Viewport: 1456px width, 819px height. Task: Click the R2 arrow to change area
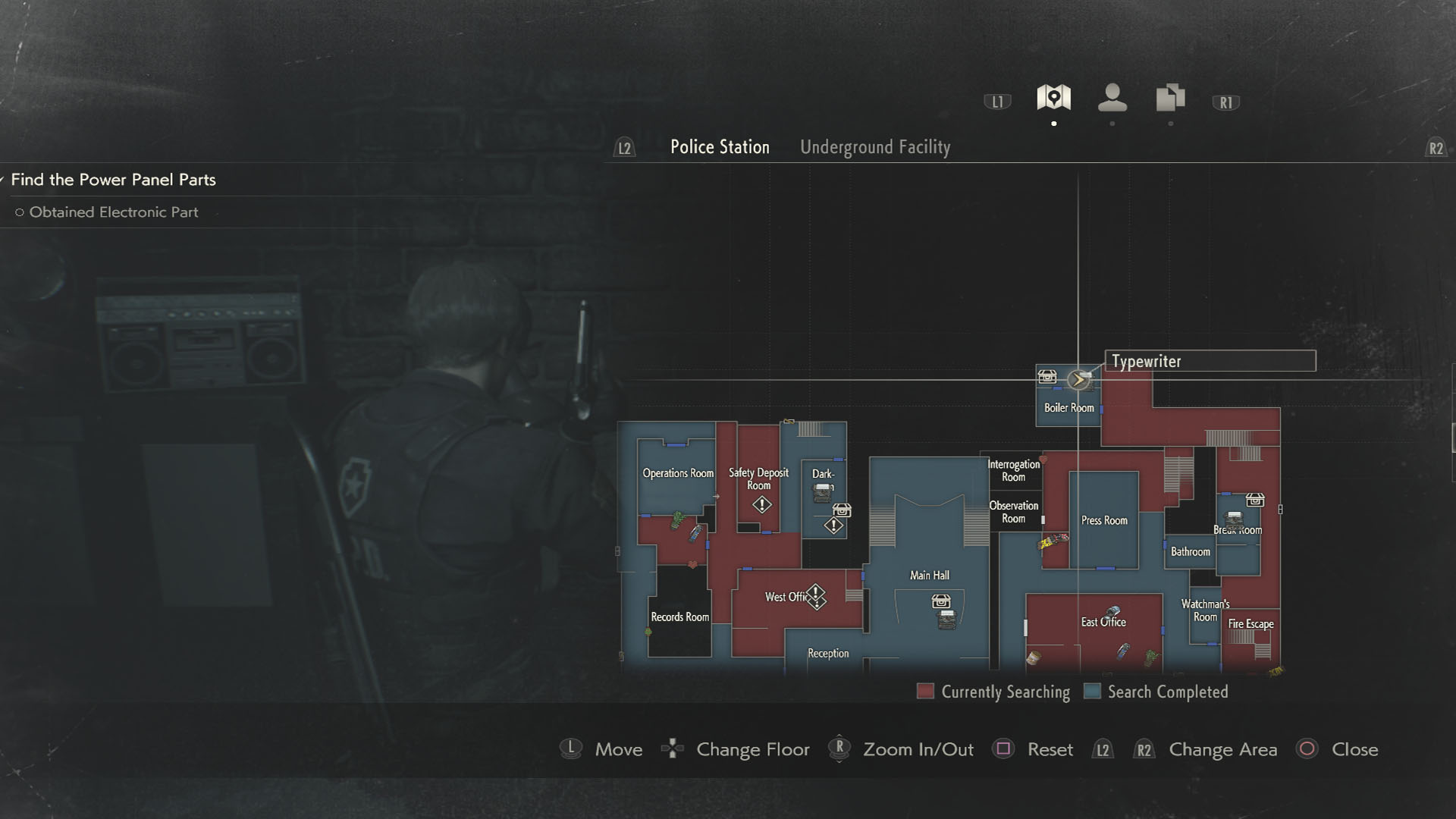tap(1437, 148)
